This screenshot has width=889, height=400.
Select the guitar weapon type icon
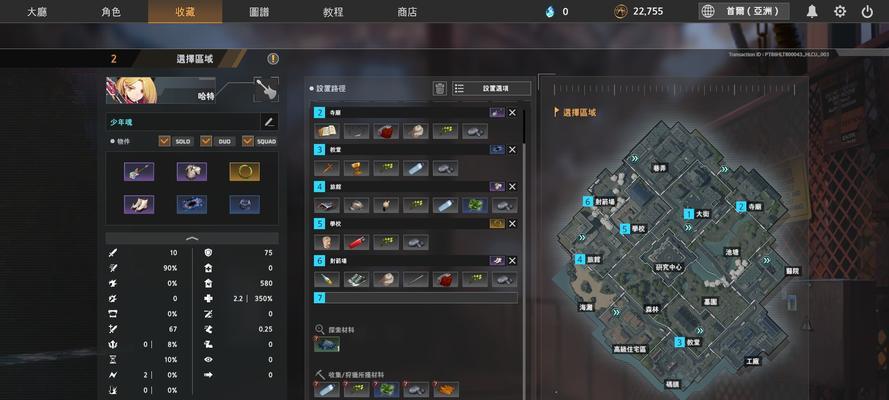(265, 88)
